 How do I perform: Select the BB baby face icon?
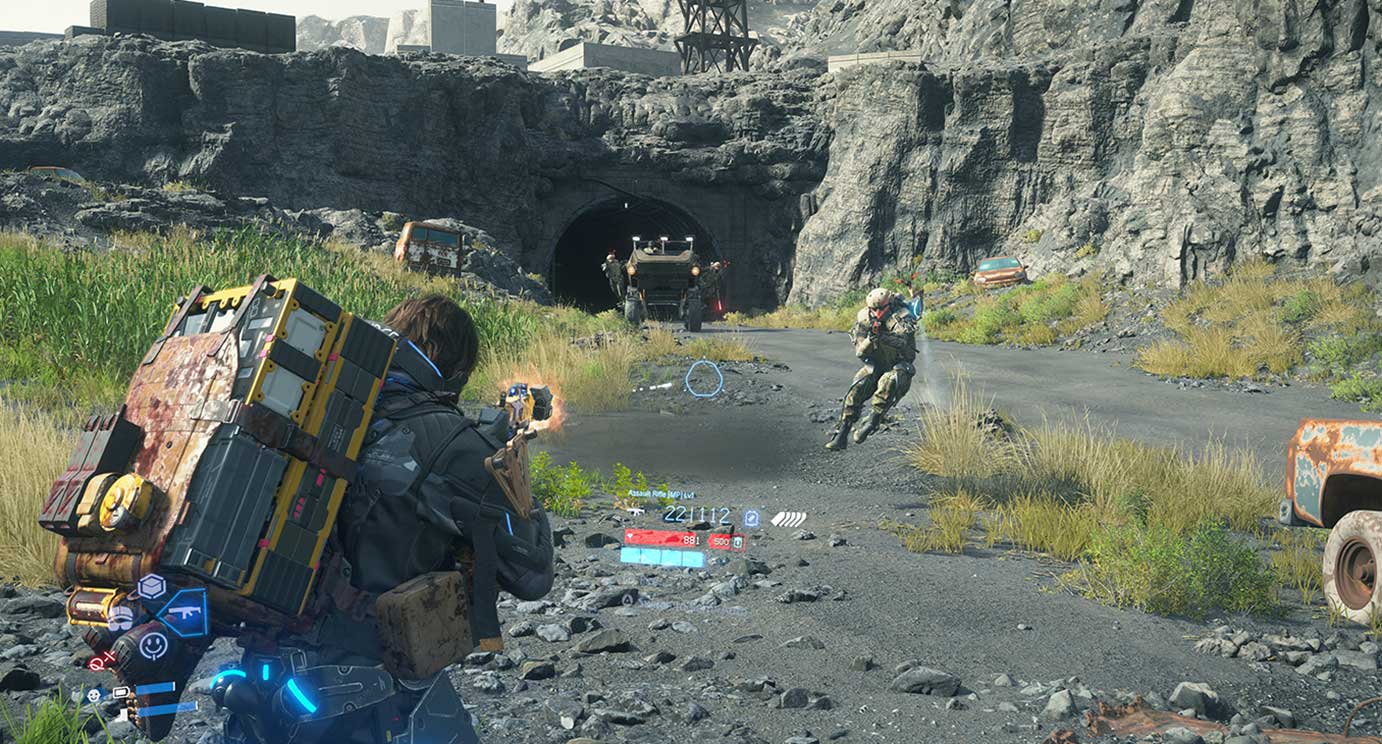pyautogui.click(x=93, y=694)
